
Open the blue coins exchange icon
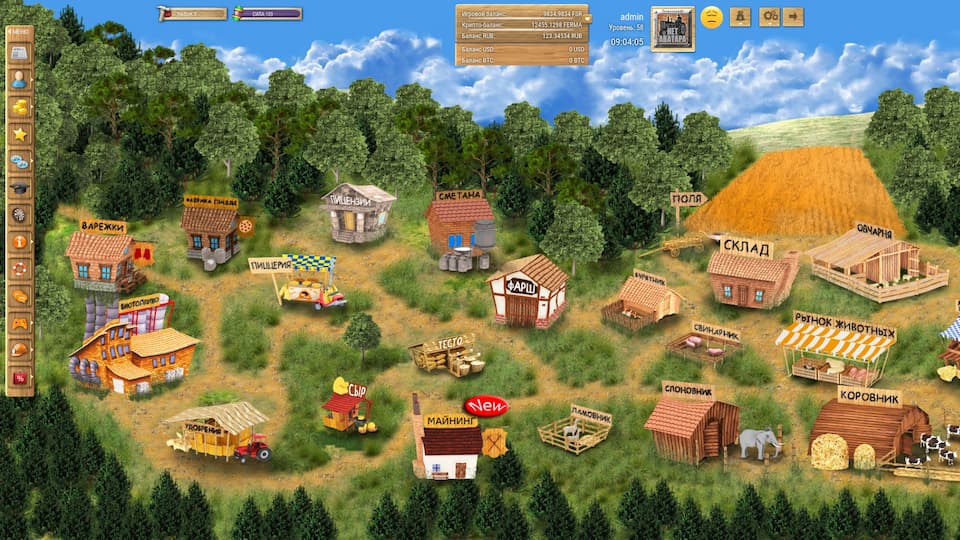pos(19,161)
